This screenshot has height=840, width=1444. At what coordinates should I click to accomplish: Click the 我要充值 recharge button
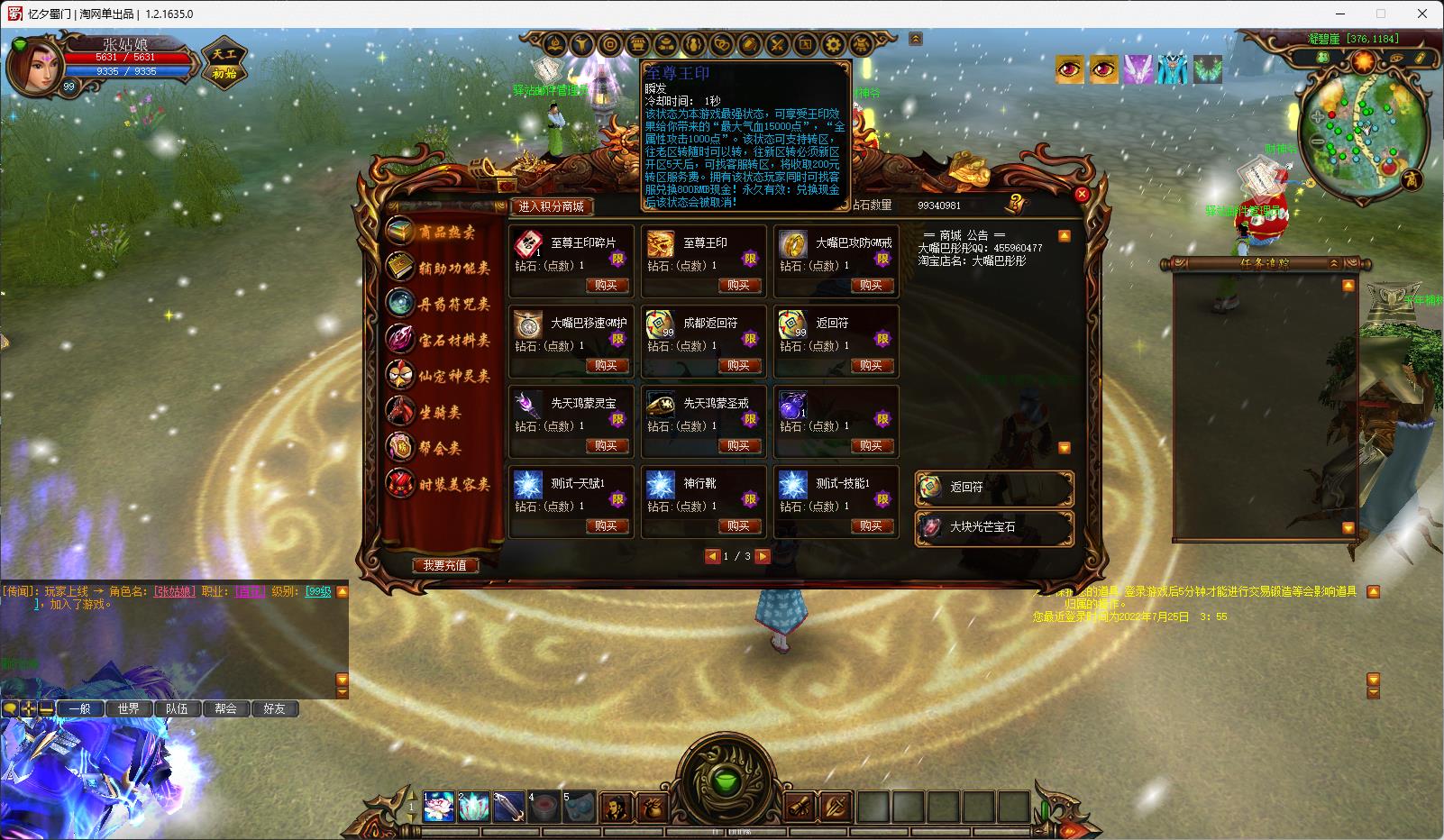pyautogui.click(x=445, y=565)
